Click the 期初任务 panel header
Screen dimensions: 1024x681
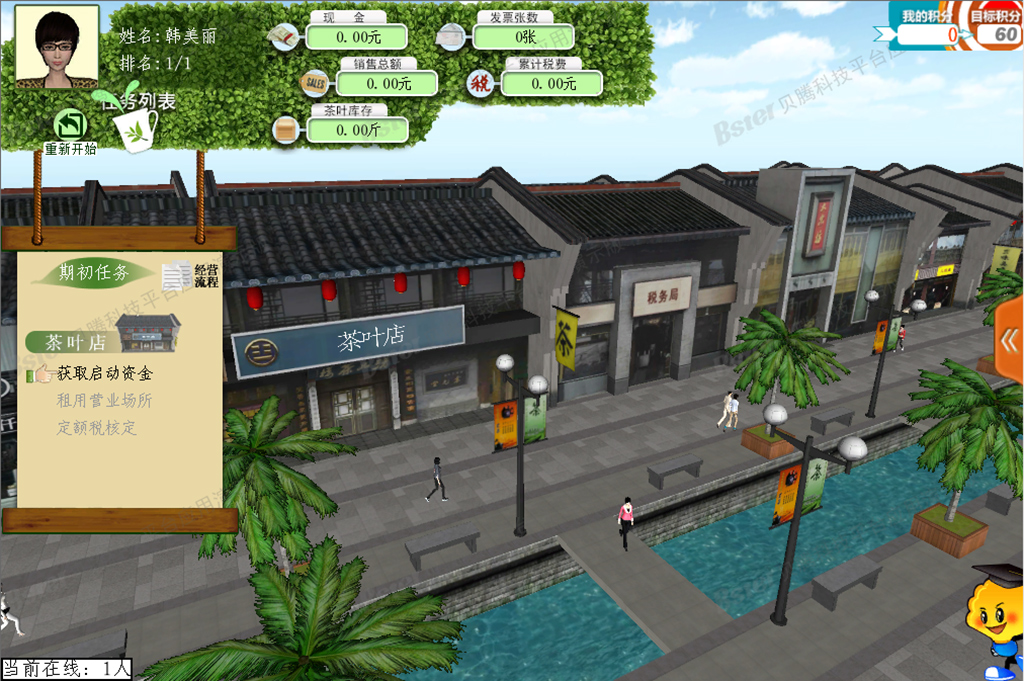click(x=94, y=273)
